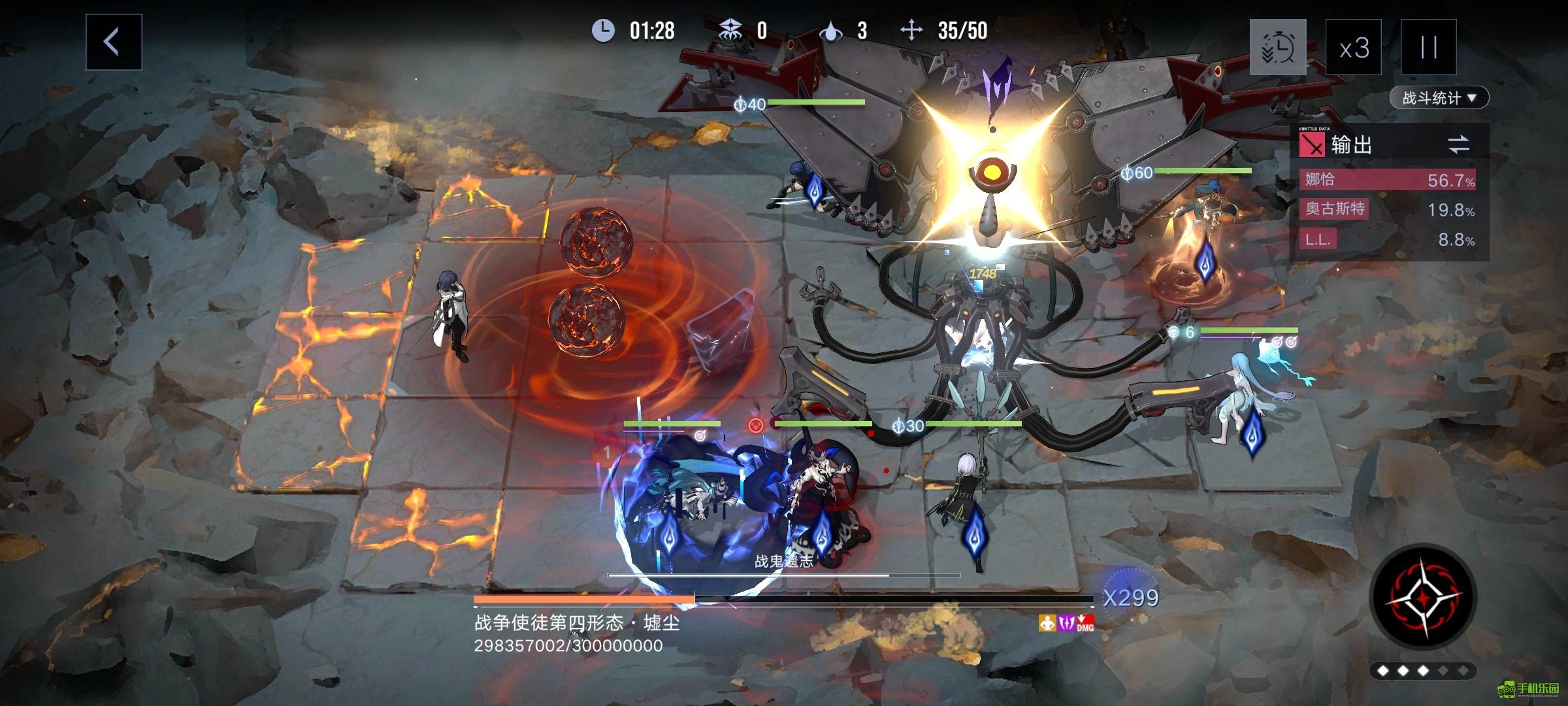Activate the wait/skip turn hourglass icon

coord(1277,47)
